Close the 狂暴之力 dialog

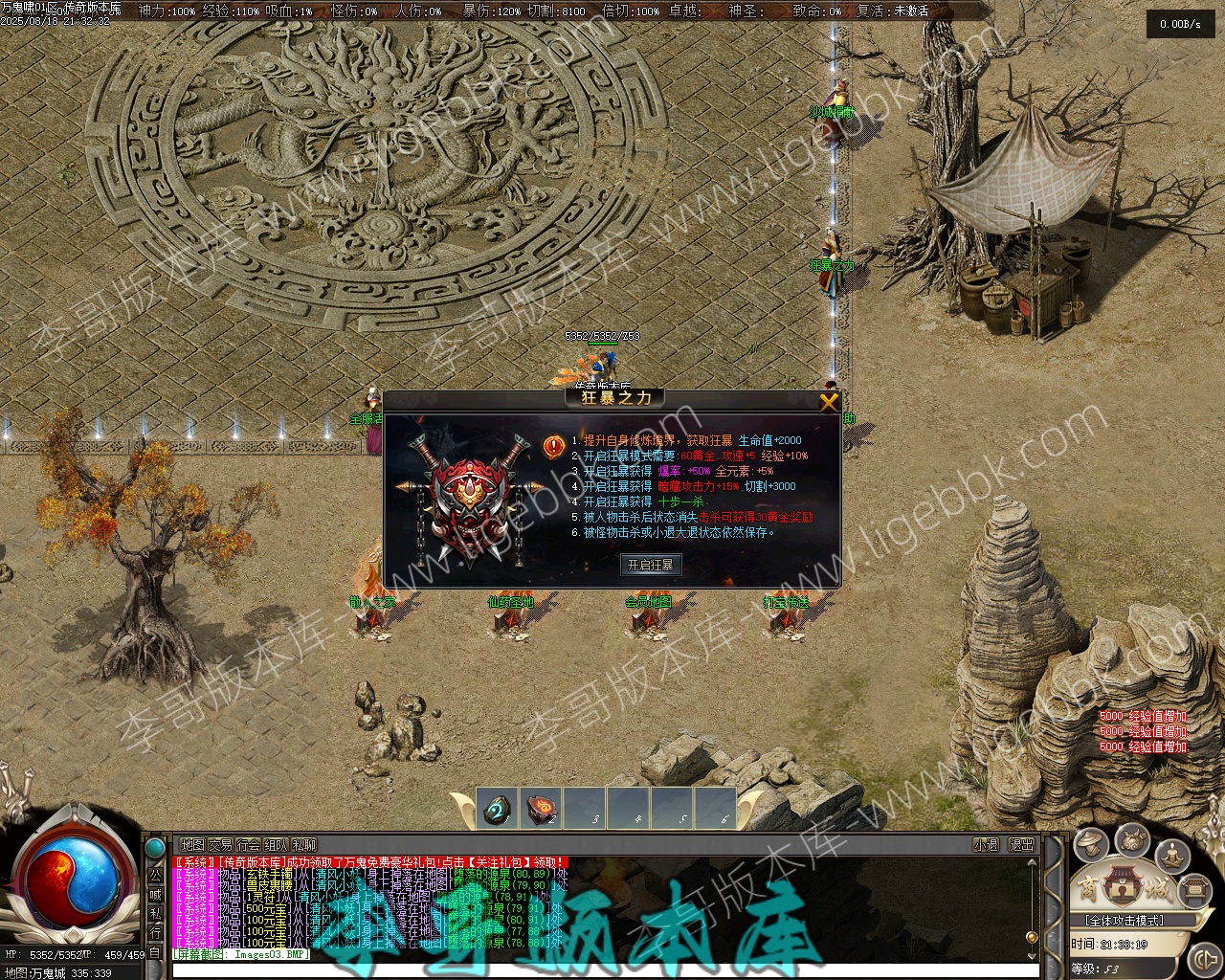(x=829, y=402)
